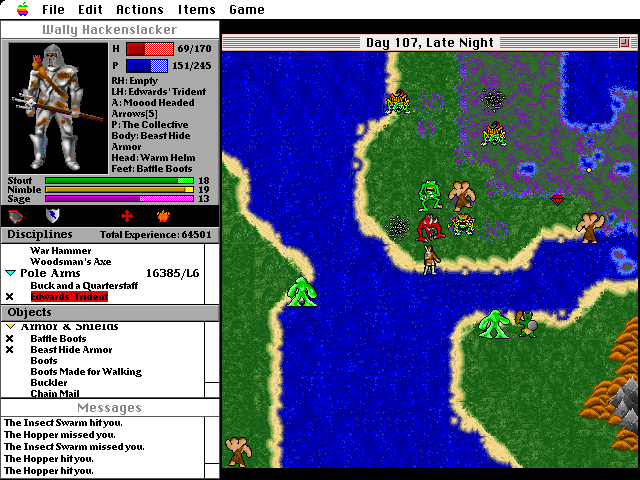Click the blue shield status icon

pos(52,215)
